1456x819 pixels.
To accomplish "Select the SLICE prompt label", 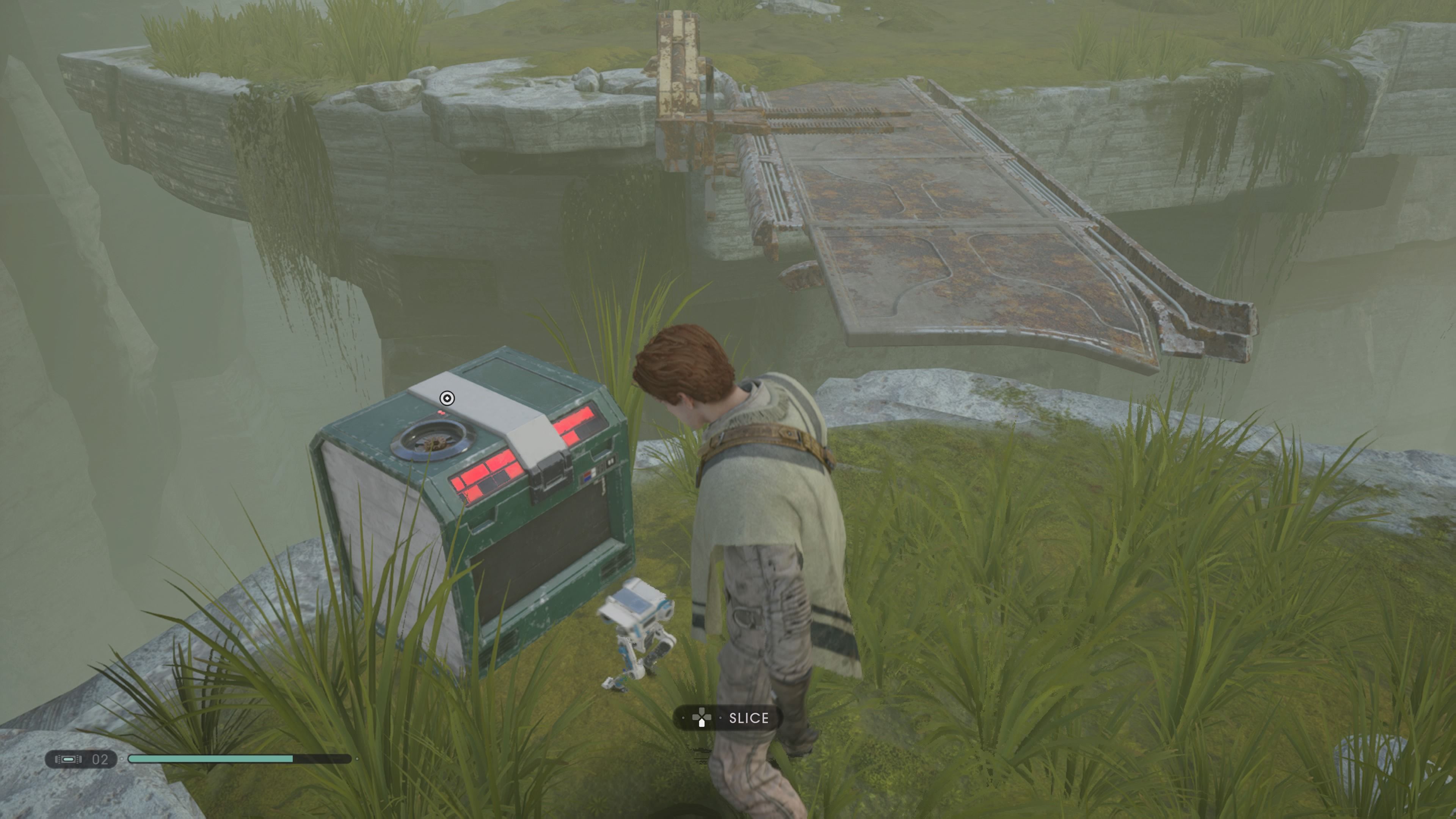I will pos(750,719).
